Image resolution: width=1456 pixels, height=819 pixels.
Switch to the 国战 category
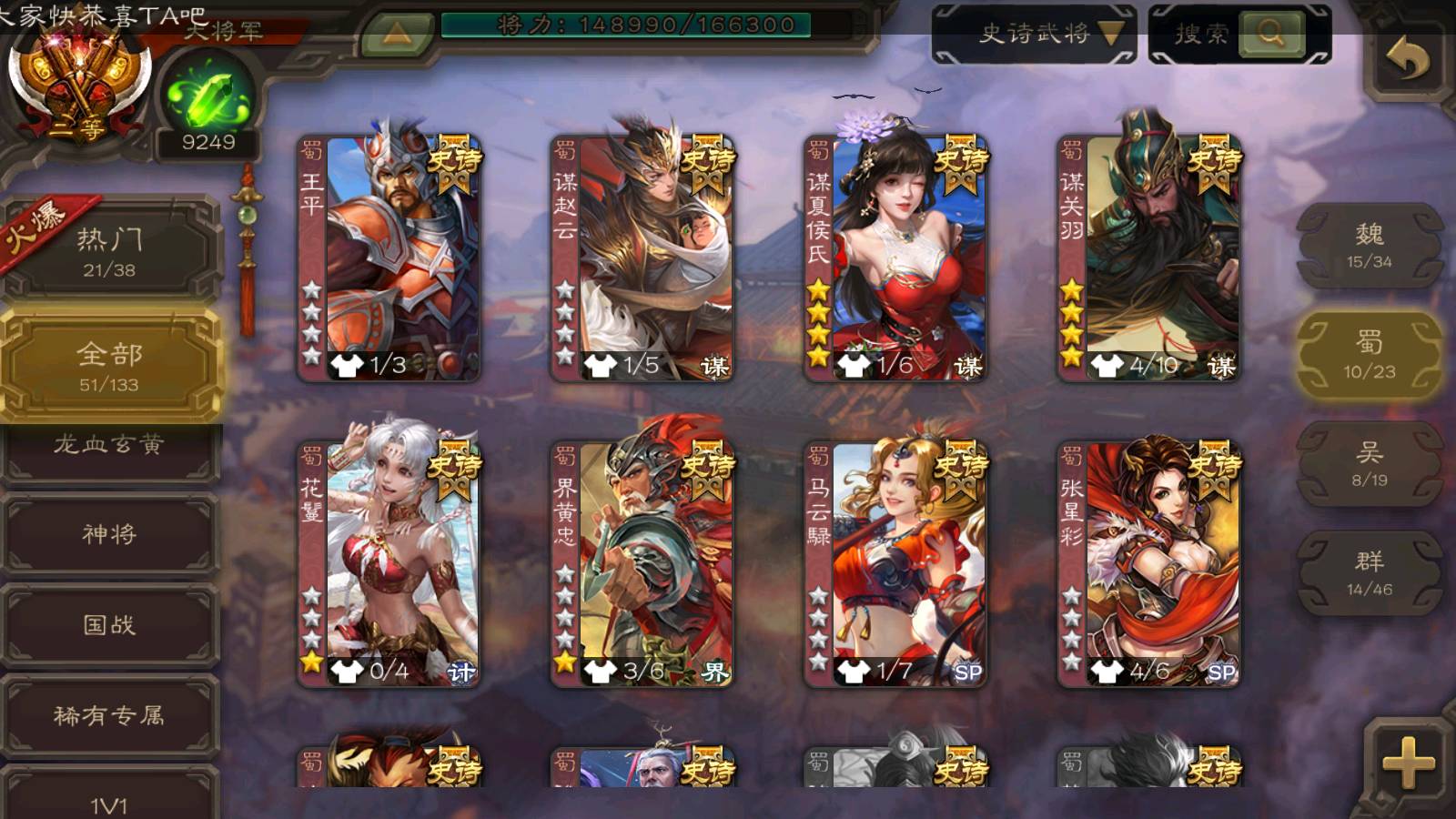point(109,625)
